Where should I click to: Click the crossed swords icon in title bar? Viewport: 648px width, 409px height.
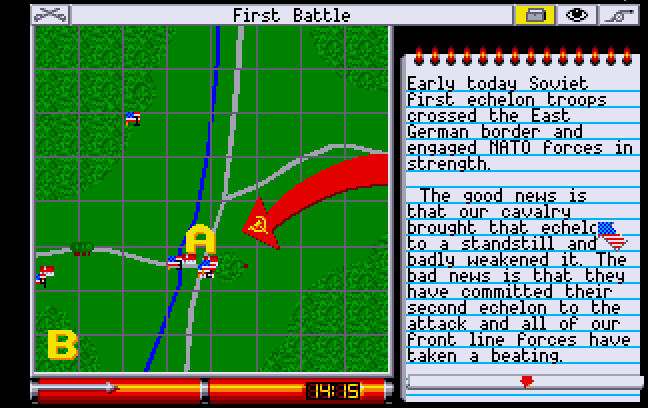click(51, 14)
